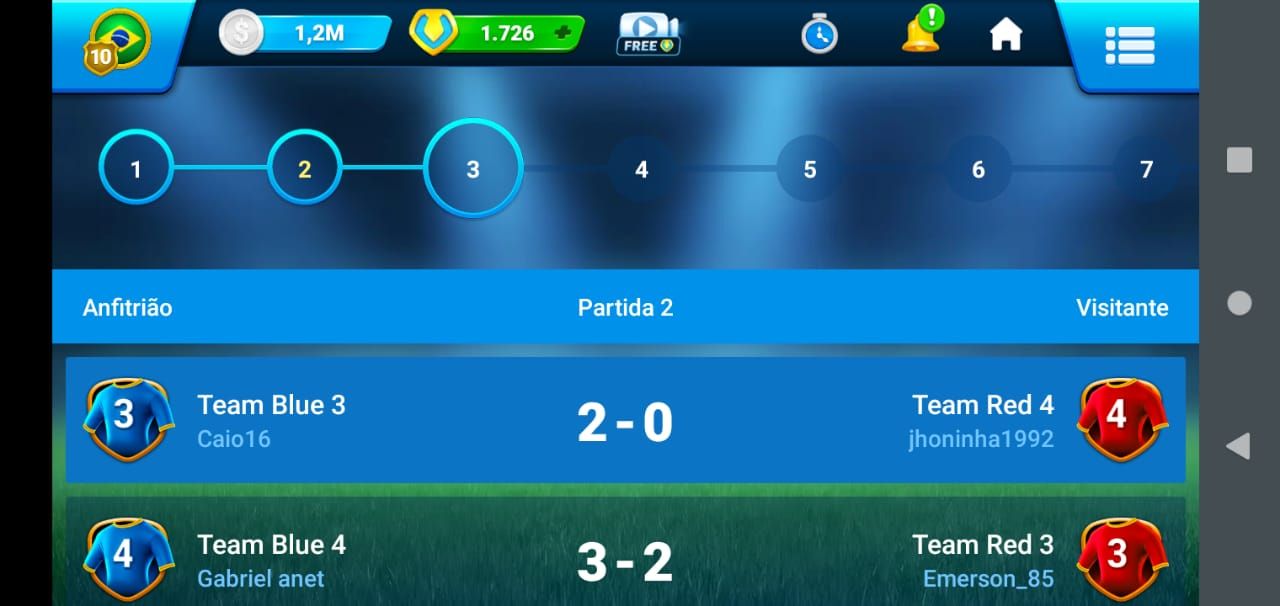The height and width of the screenshot is (606, 1280).
Task: Tap Android home circle button
Action: (1239, 303)
